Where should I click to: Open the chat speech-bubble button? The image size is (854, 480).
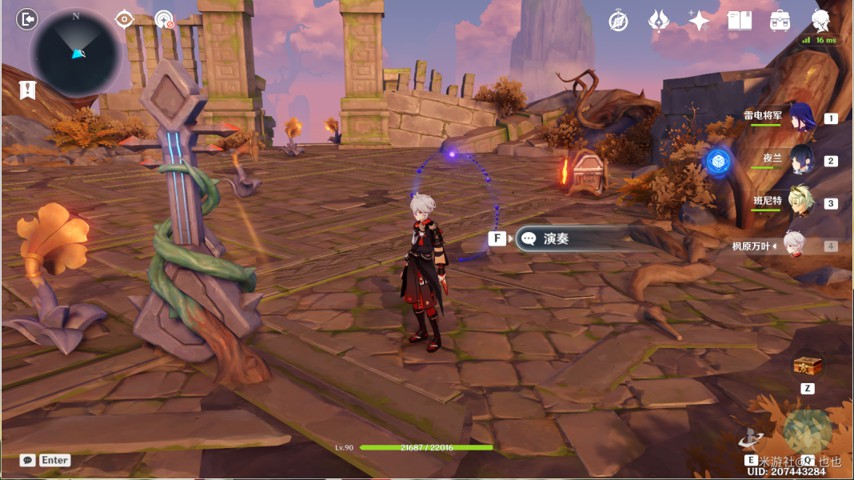point(27,460)
